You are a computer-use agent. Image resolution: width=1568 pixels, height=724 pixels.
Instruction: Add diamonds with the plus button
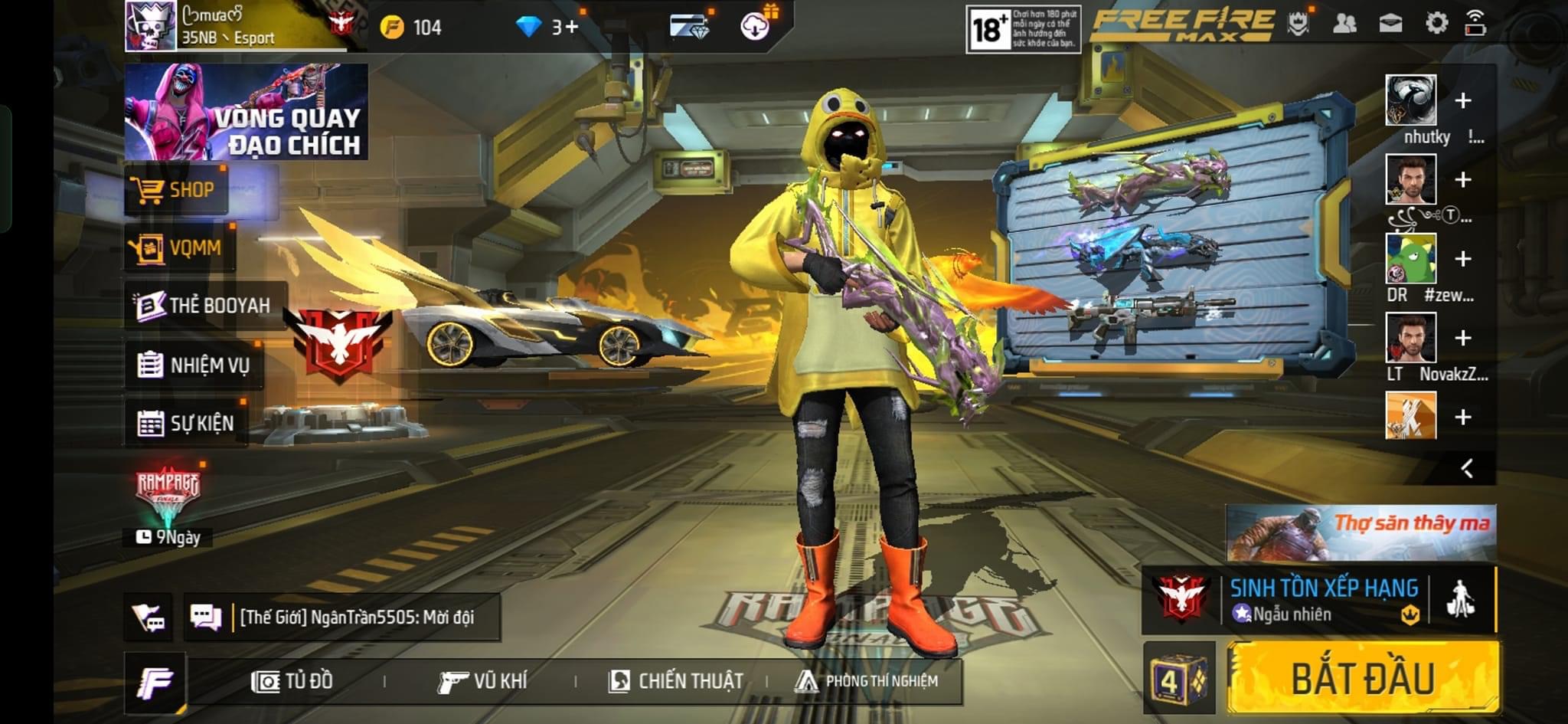pos(571,28)
